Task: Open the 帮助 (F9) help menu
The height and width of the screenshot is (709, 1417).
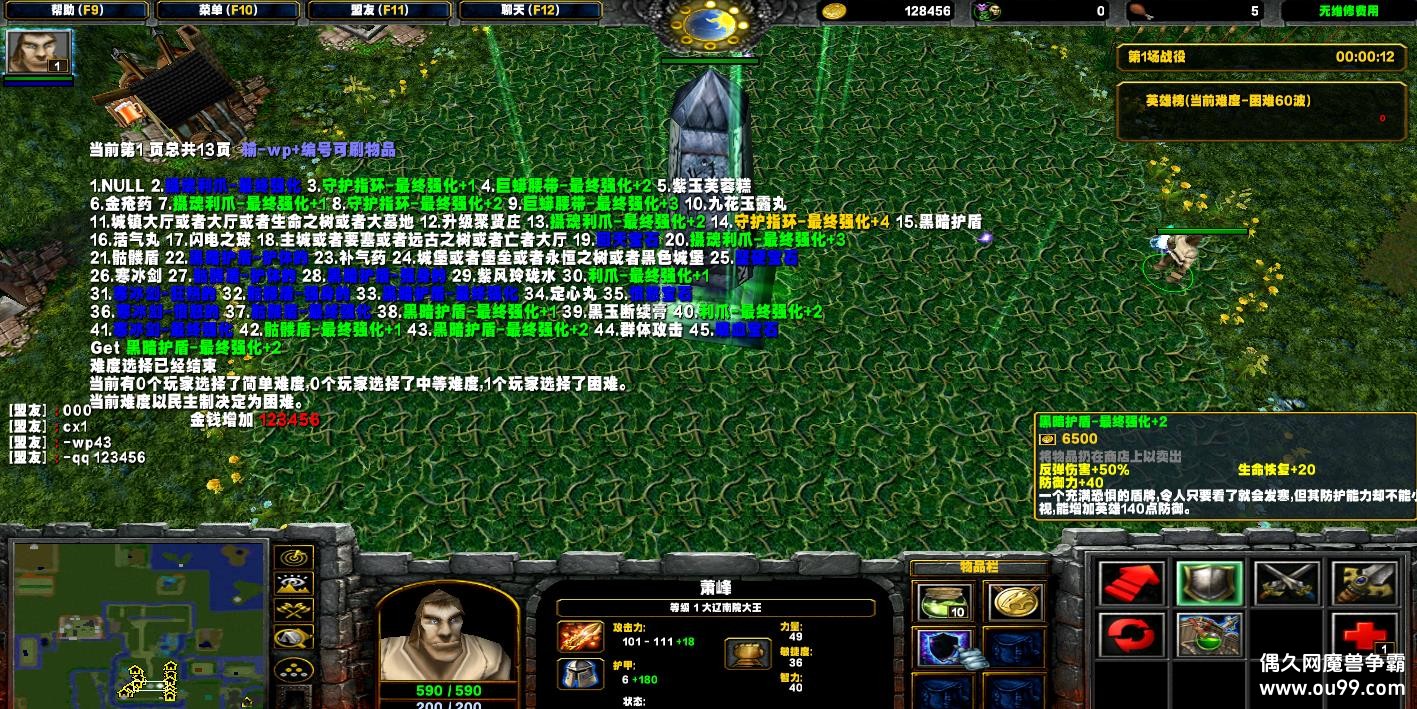Action: pyautogui.click(x=74, y=11)
